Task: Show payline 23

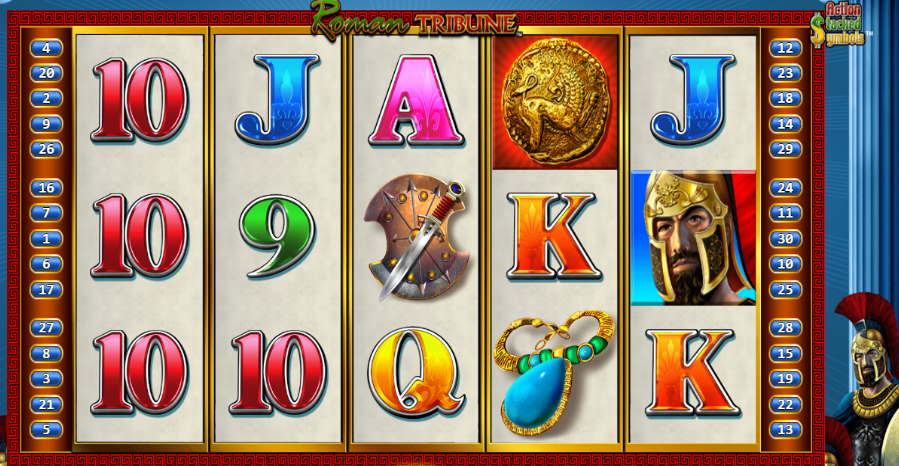Action: click(x=785, y=73)
